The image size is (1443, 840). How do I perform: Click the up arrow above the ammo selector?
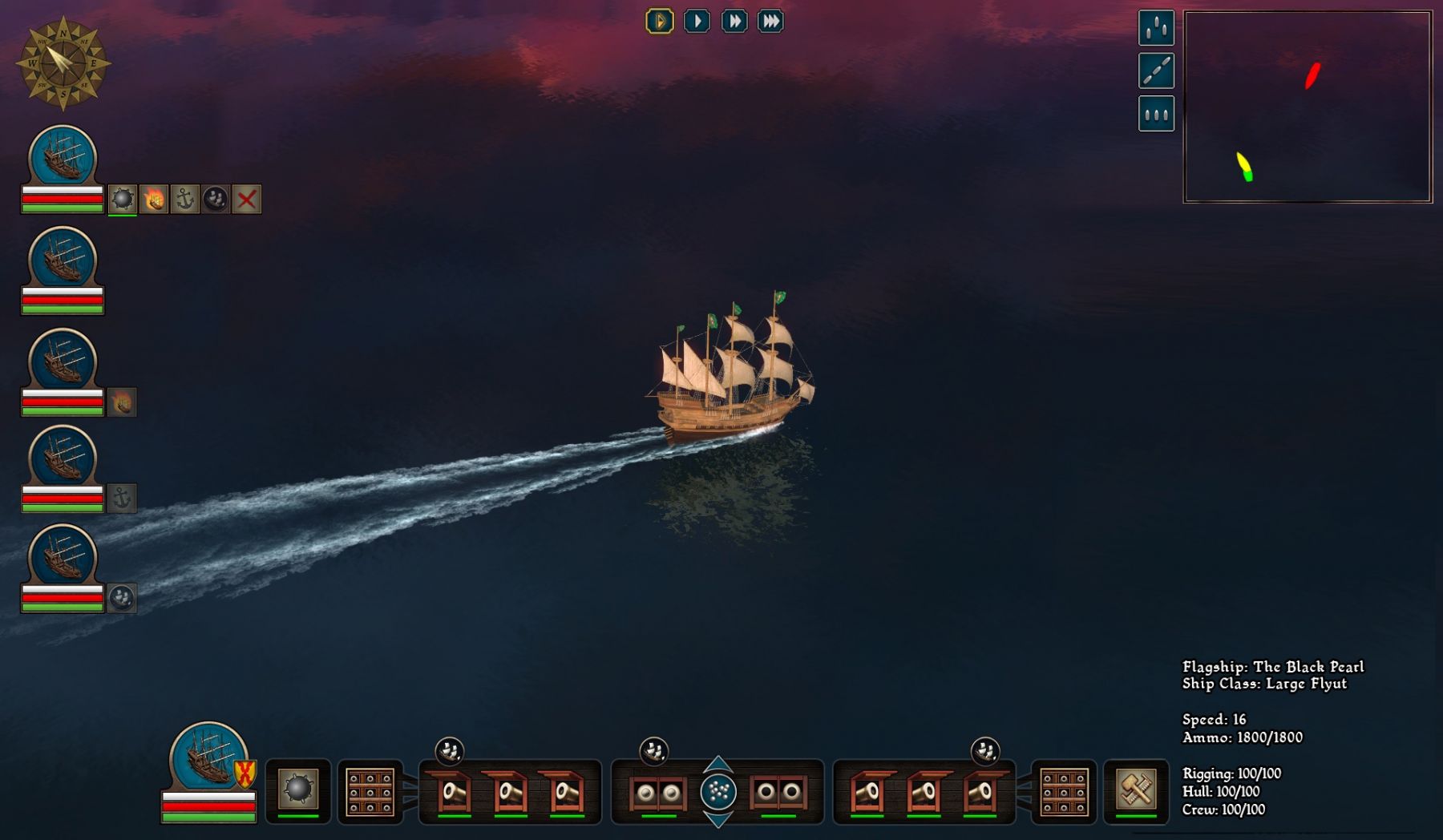(x=718, y=762)
